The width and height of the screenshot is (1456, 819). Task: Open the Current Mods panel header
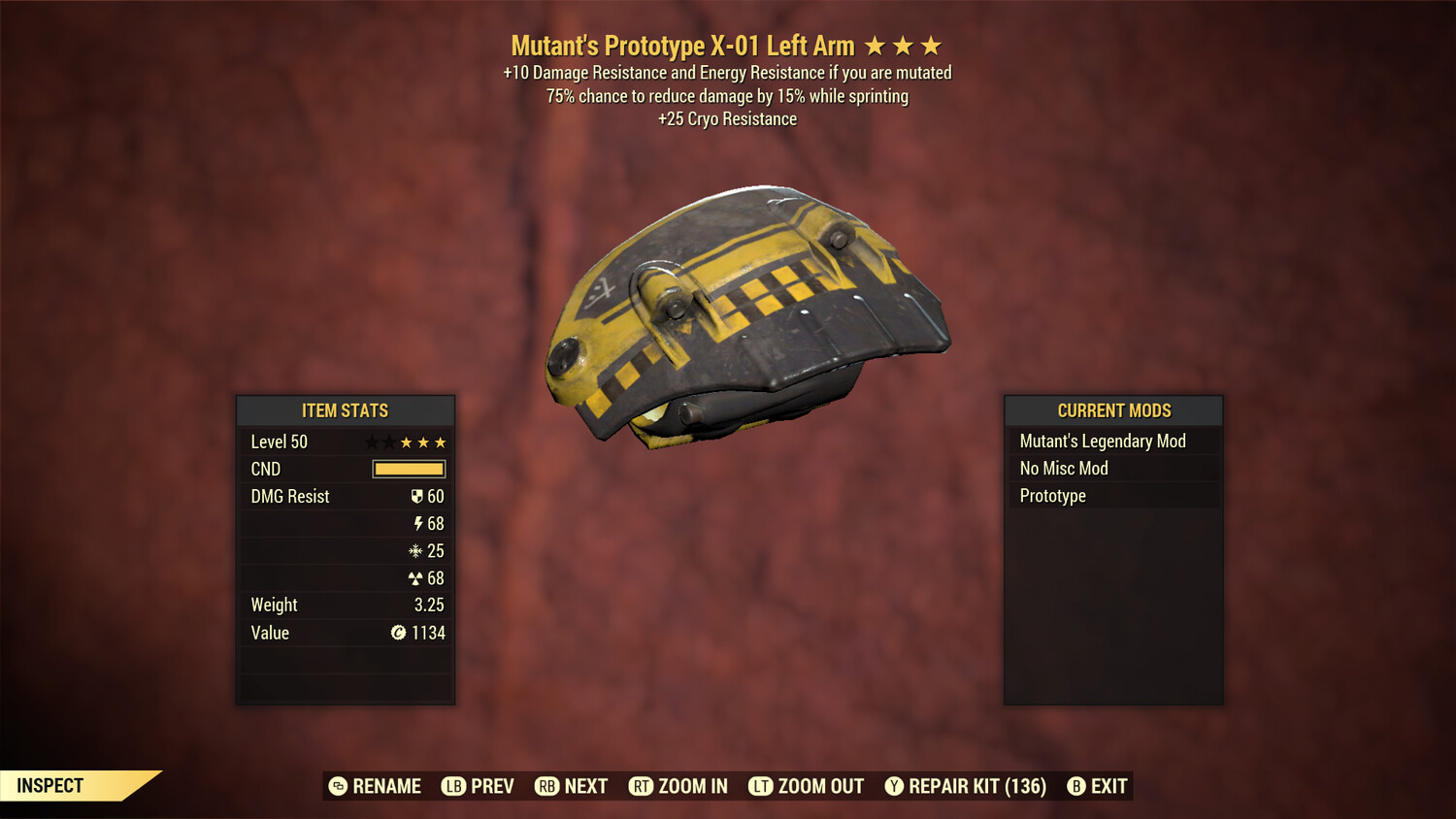point(1113,410)
